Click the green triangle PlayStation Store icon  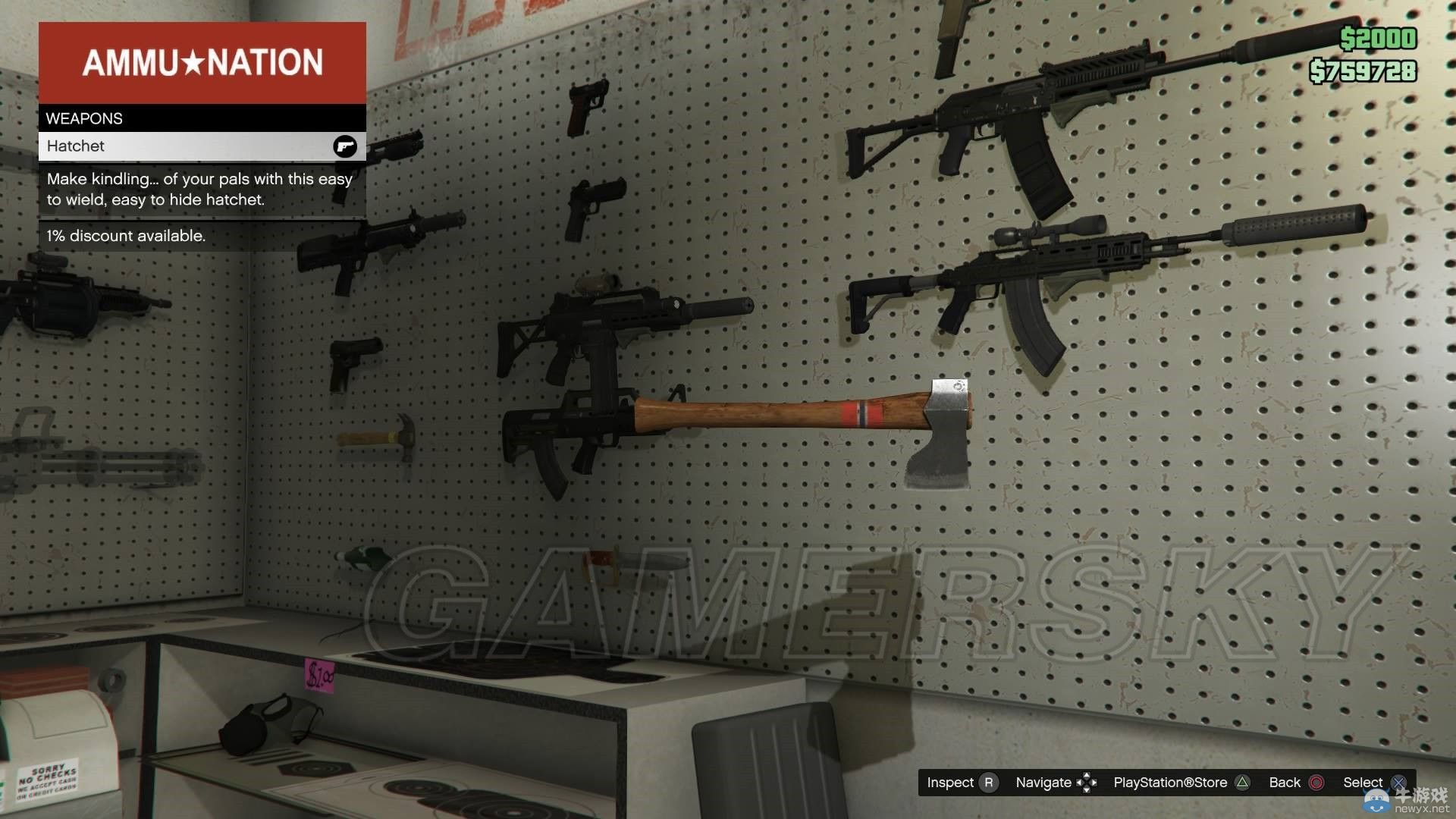[1241, 782]
